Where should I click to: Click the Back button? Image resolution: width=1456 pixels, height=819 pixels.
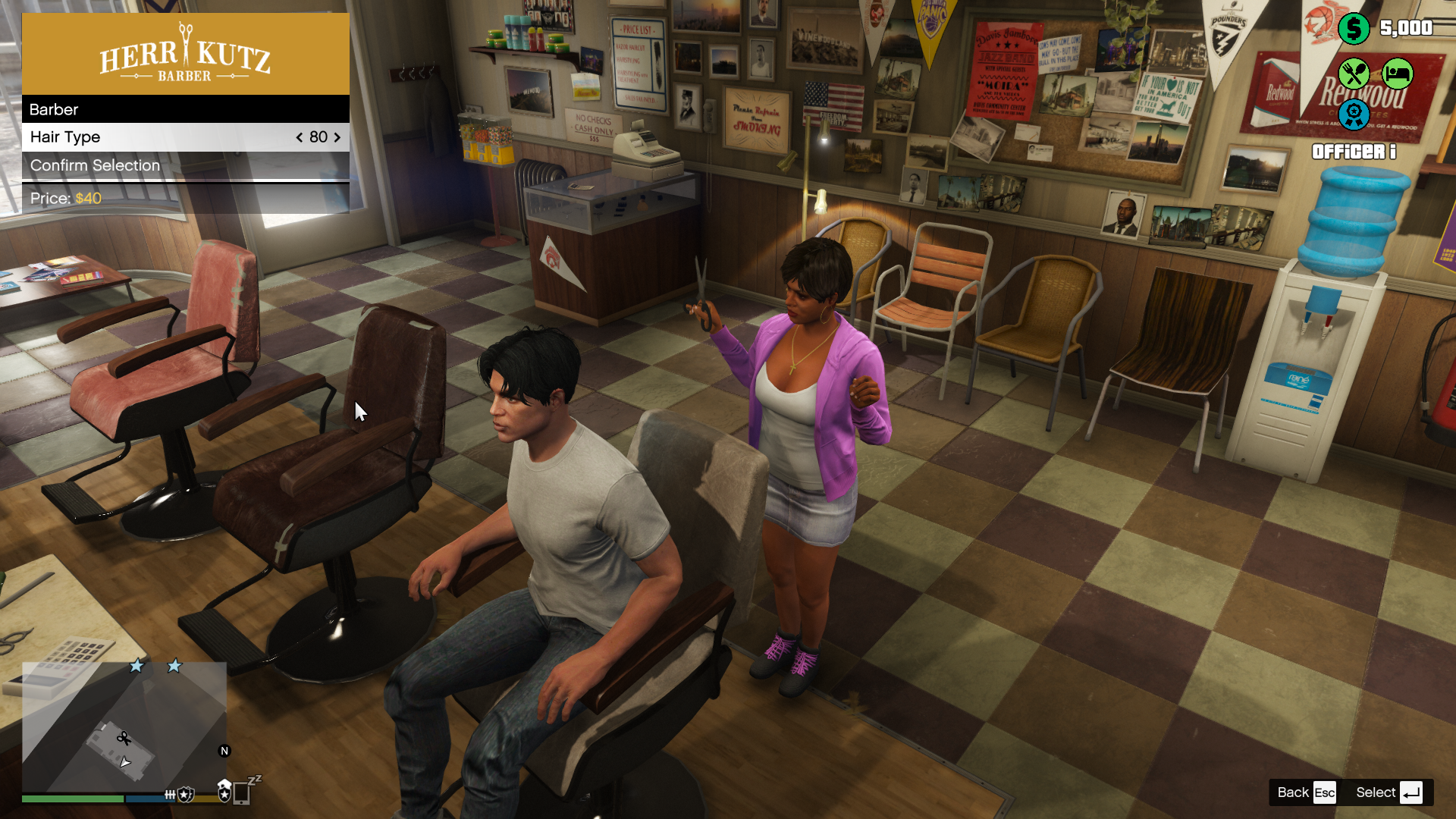[x=1306, y=792]
